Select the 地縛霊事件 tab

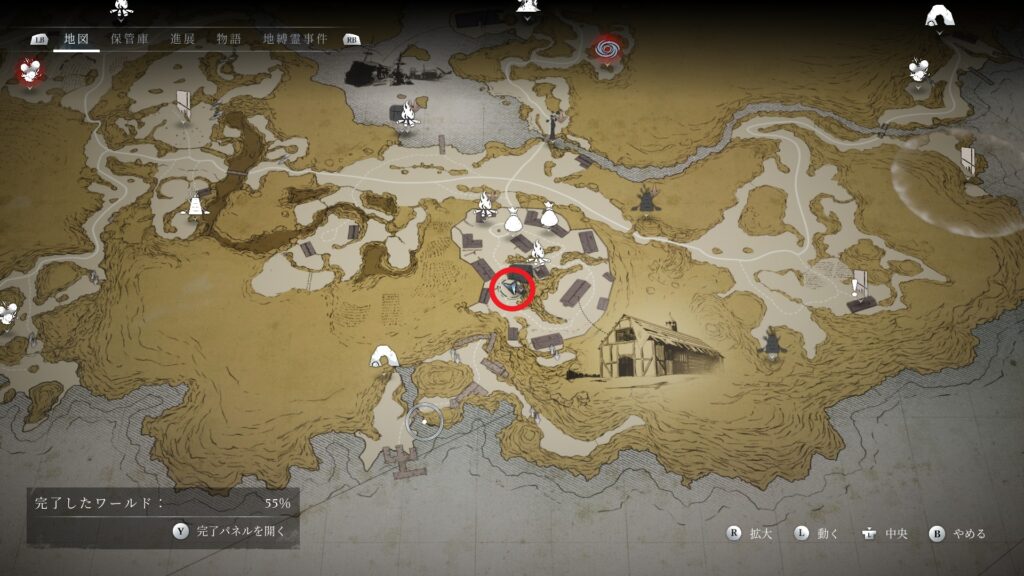point(295,39)
